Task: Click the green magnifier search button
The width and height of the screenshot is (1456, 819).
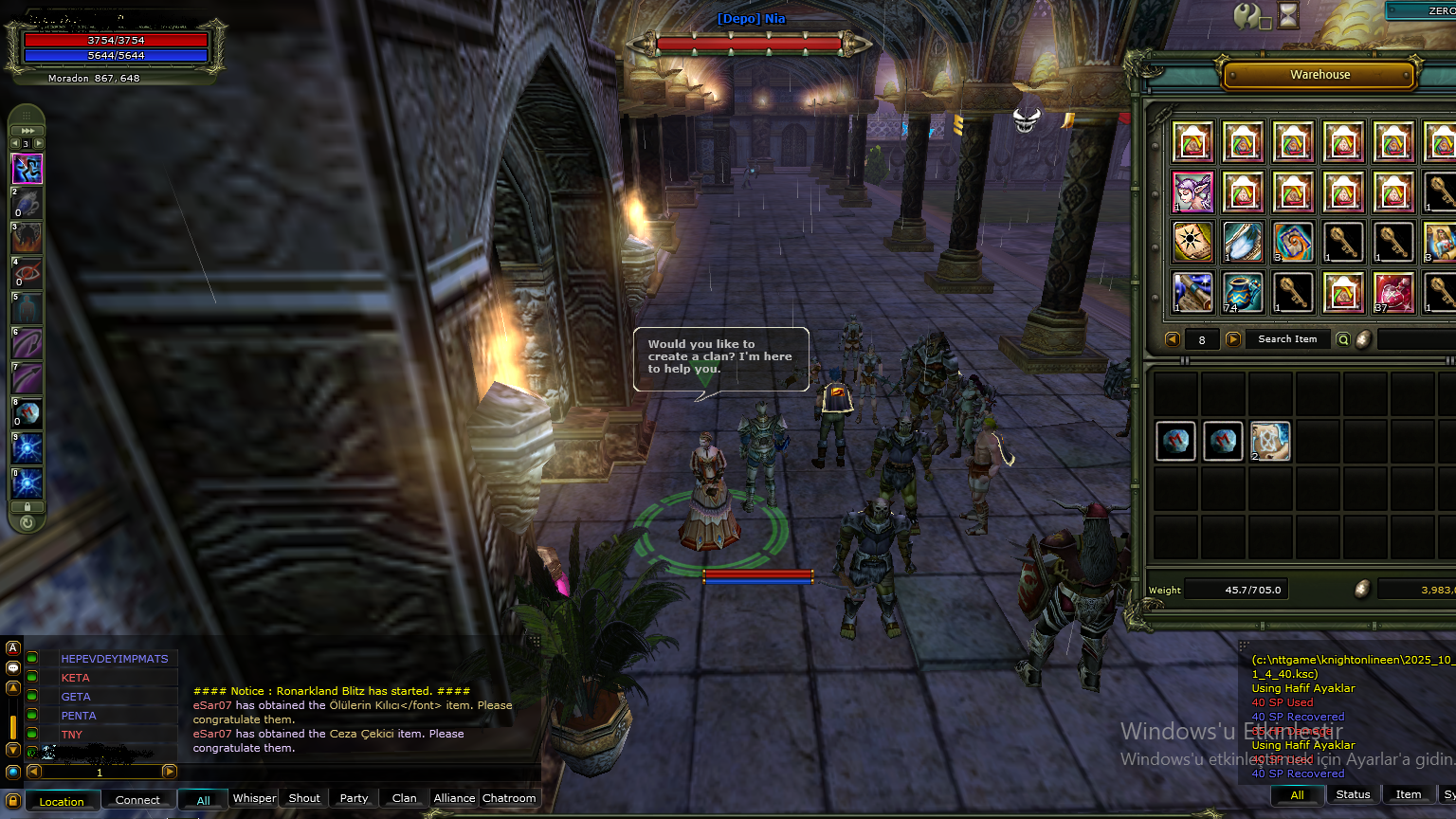Action: tap(1343, 339)
